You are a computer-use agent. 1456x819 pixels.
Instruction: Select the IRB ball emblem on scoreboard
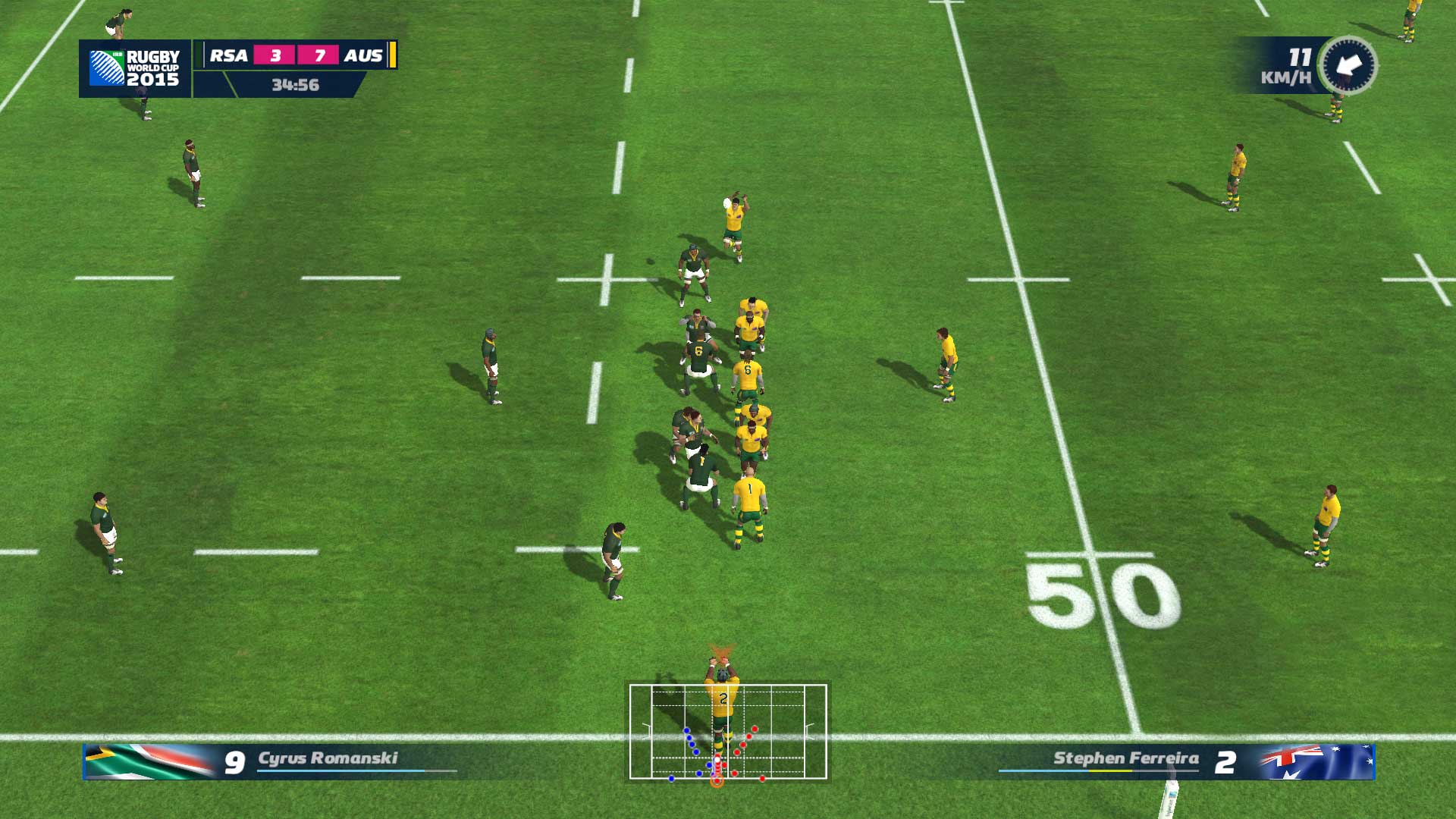coord(108,67)
